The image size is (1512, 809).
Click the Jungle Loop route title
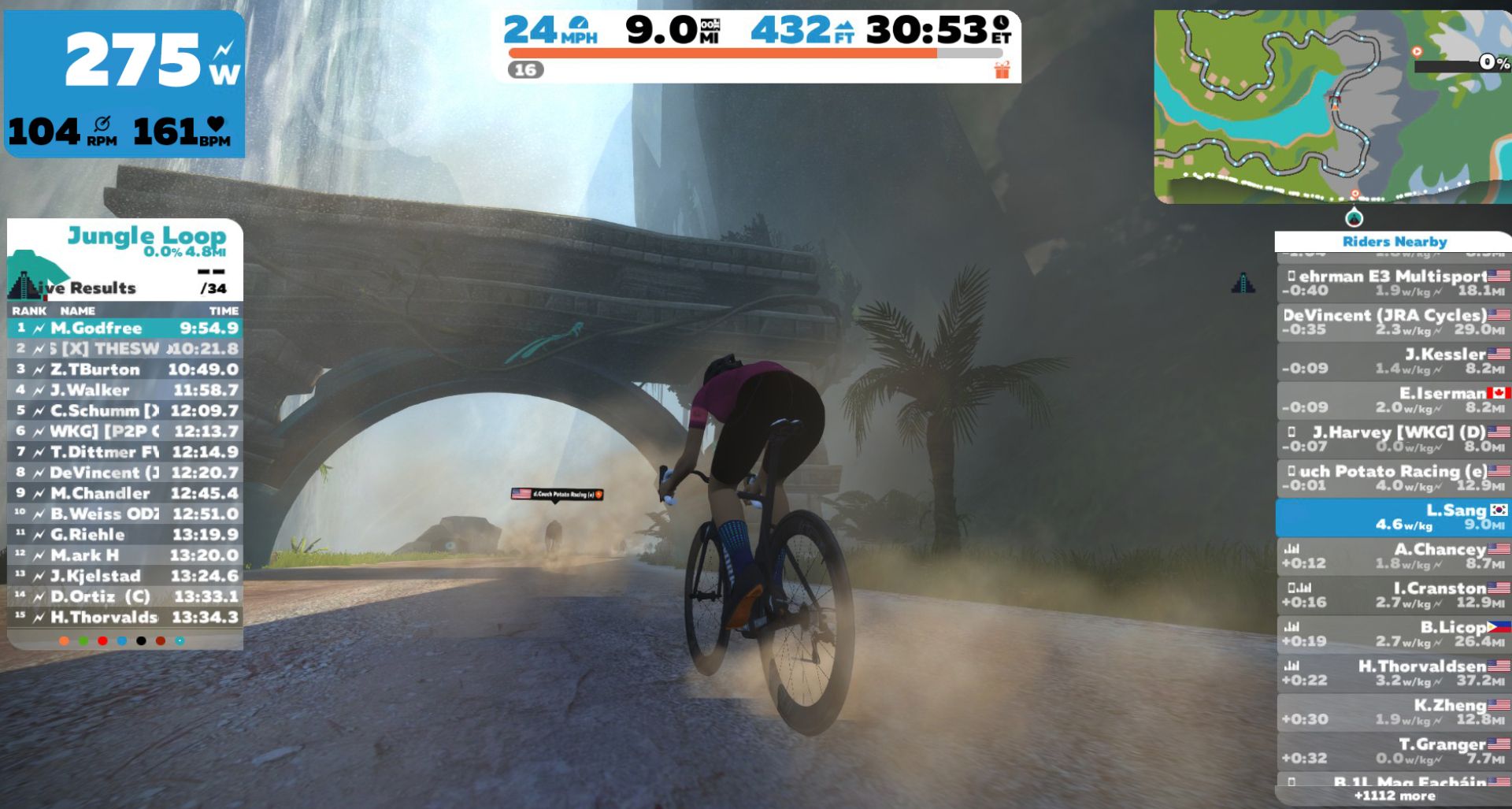pyautogui.click(x=146, y=235)
